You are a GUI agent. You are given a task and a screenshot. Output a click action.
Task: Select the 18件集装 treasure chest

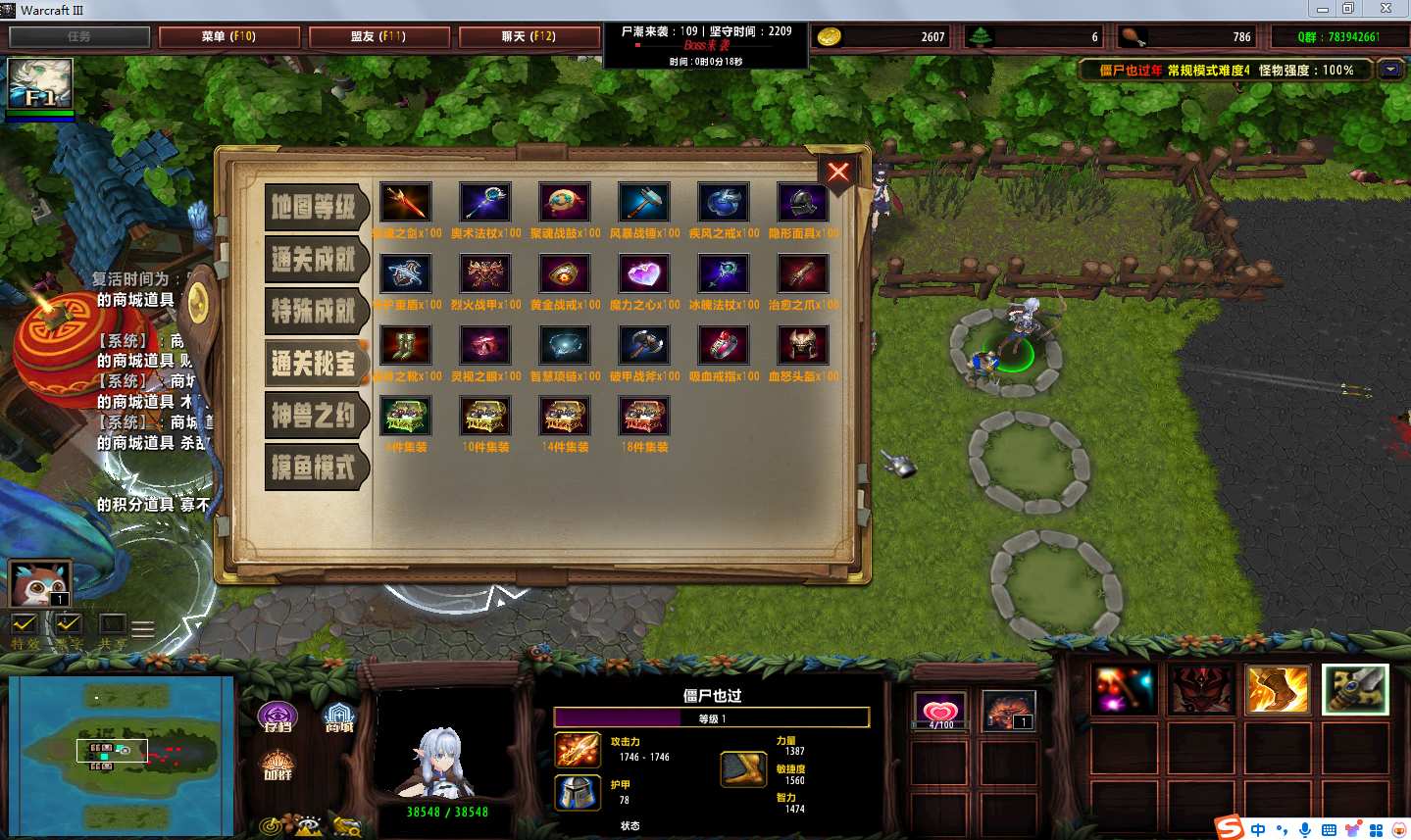click(x=644, y=418)
